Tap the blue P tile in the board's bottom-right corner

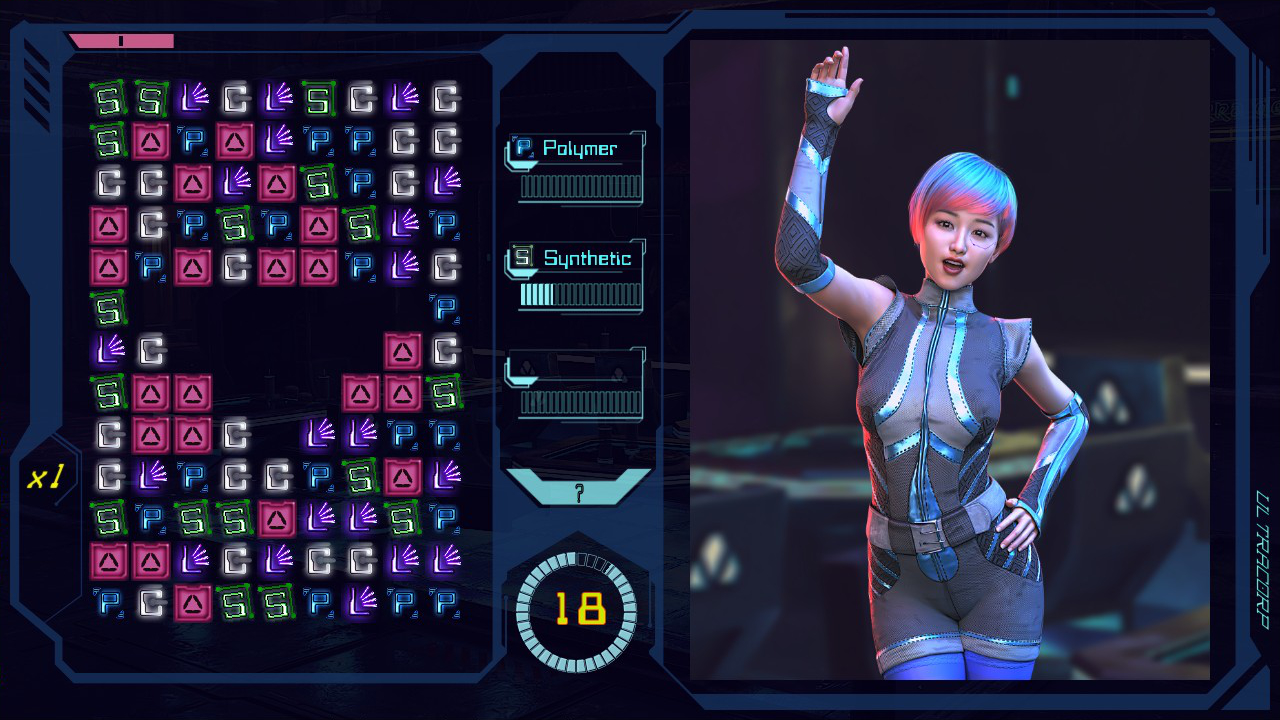(445, 602)
